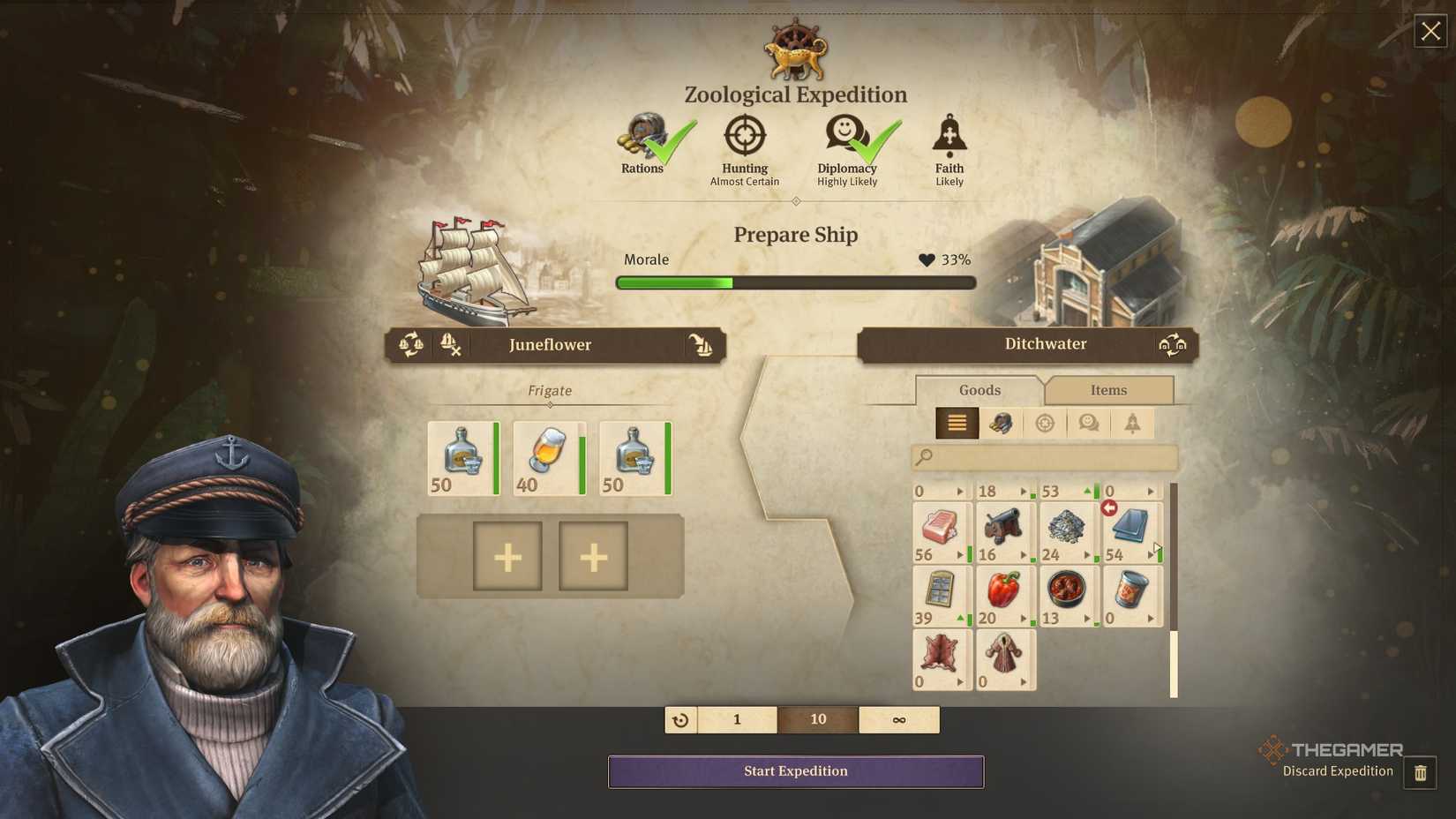Select the Hunting crosshair goods filter

pyautogui.click(x=1045, y=423)
